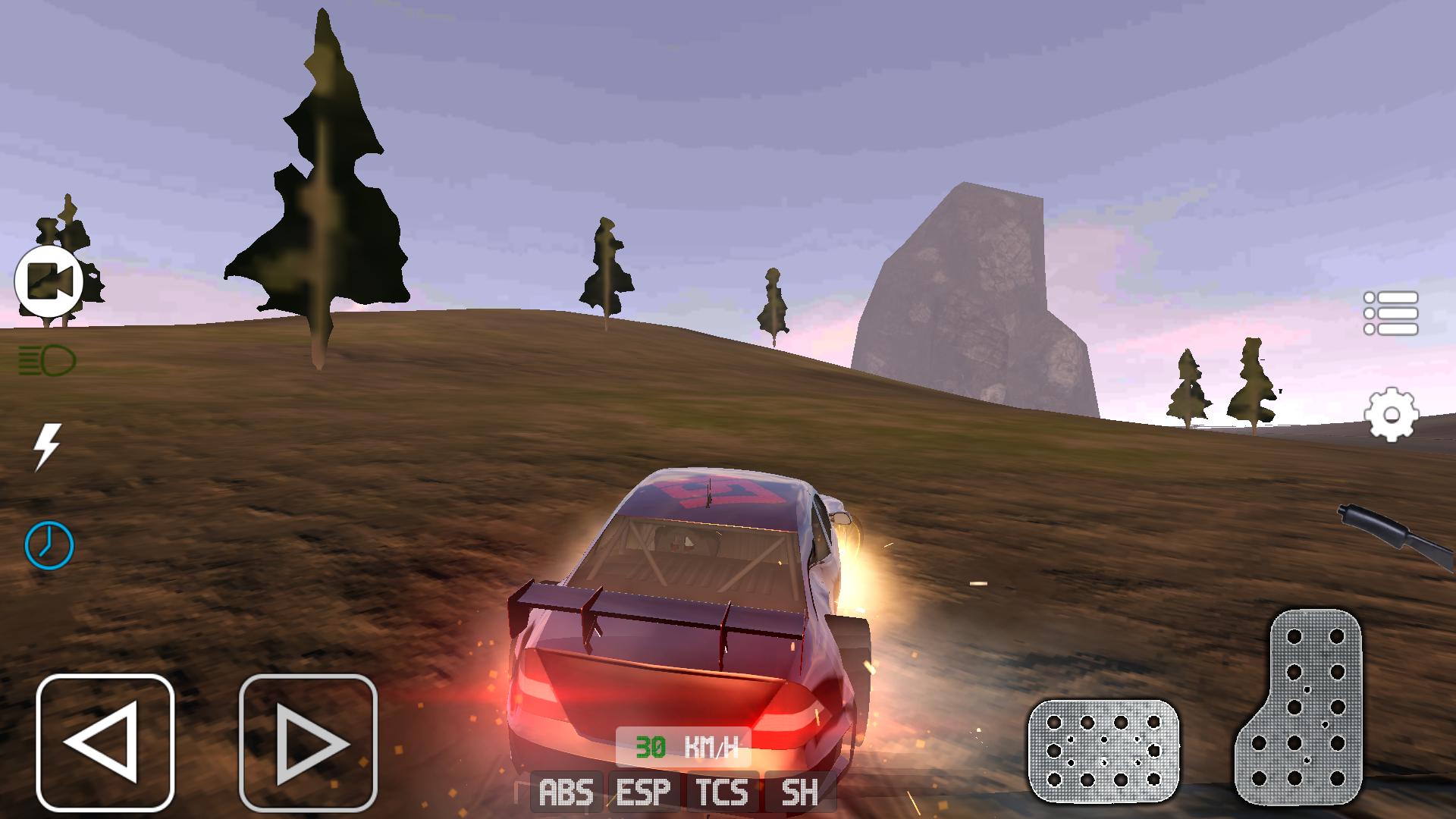
Task: Toggle the ESP assist
Action: (x=644, y=793)
